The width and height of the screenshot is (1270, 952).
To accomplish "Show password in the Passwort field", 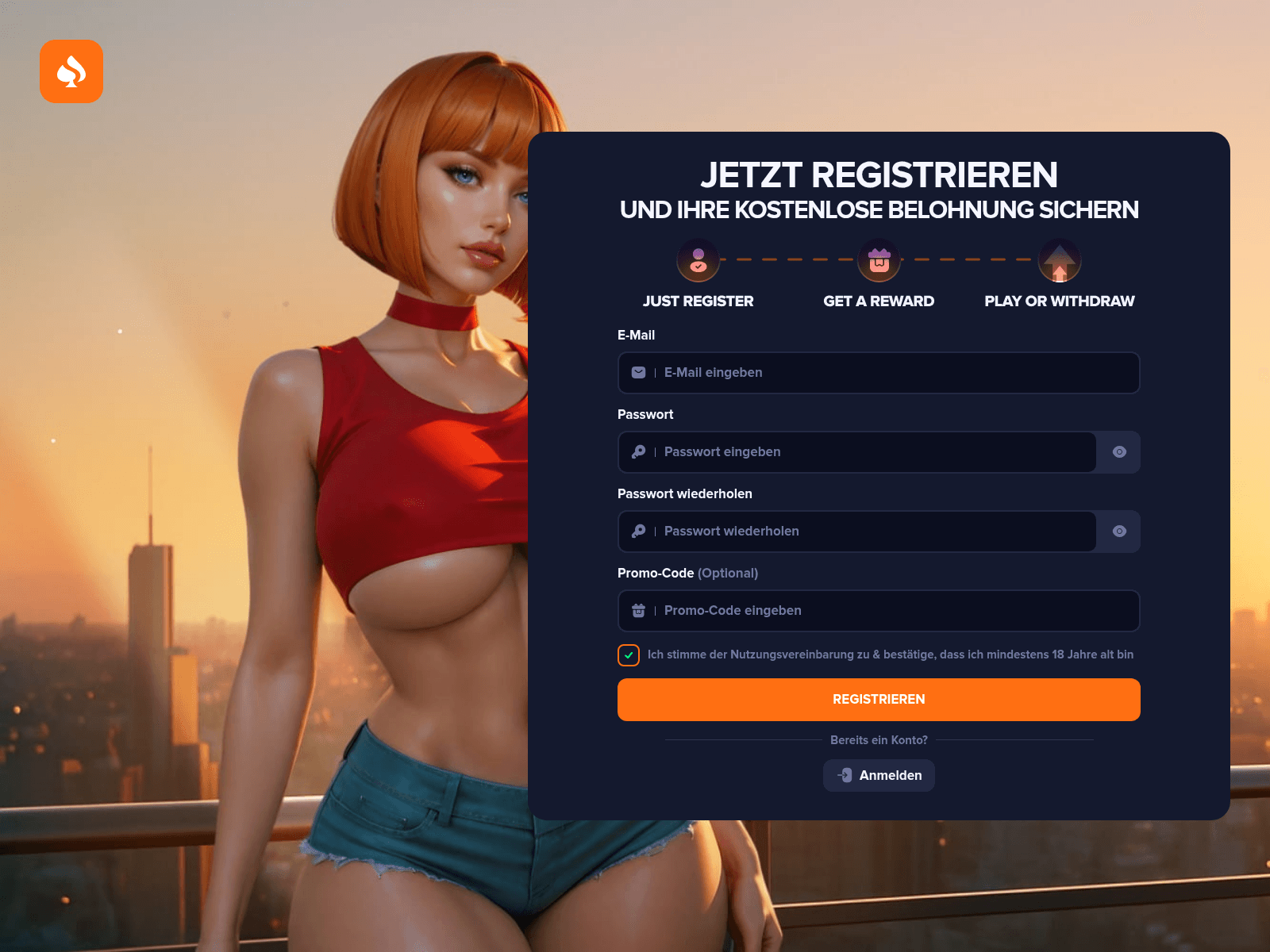I will tap(1119, 452).
